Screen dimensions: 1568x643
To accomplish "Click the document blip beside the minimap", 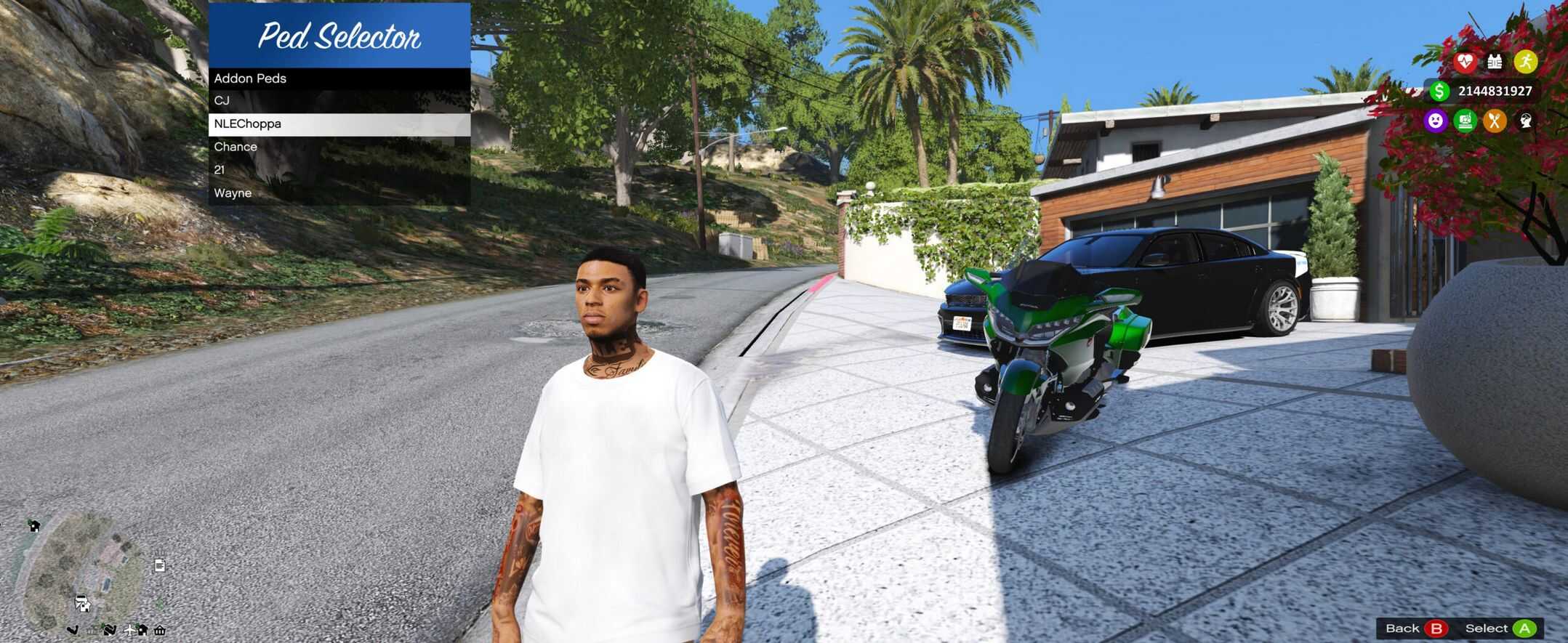I will click(x=160, y=565).
